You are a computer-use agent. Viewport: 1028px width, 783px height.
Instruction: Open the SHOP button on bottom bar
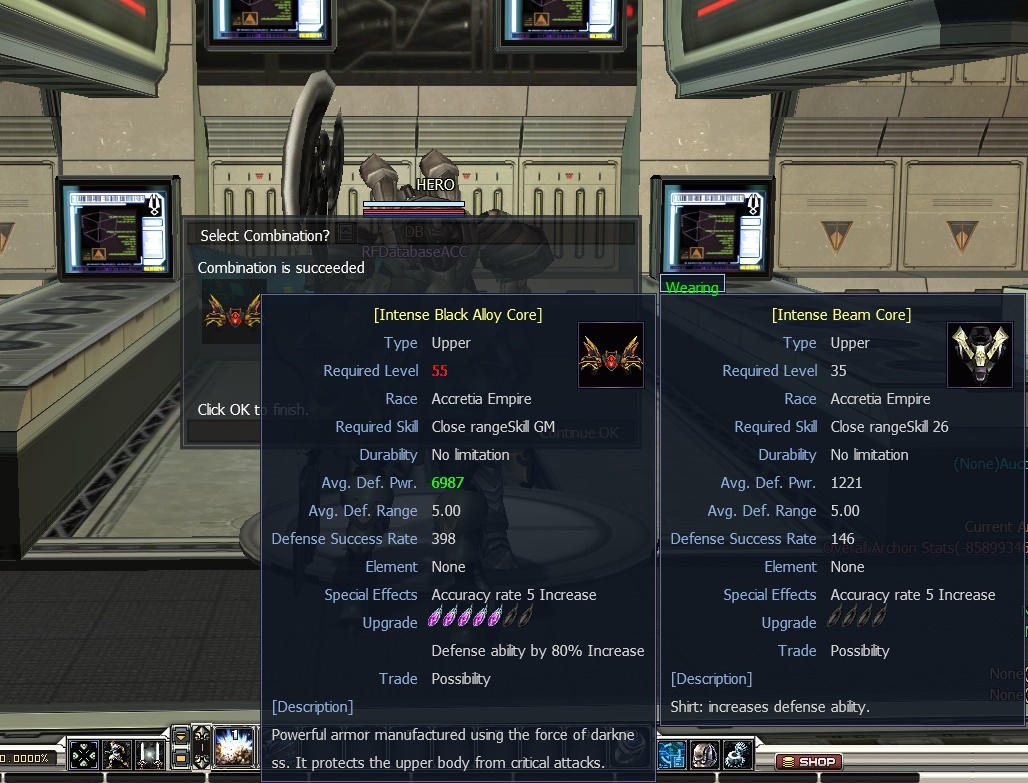[808, 762]
